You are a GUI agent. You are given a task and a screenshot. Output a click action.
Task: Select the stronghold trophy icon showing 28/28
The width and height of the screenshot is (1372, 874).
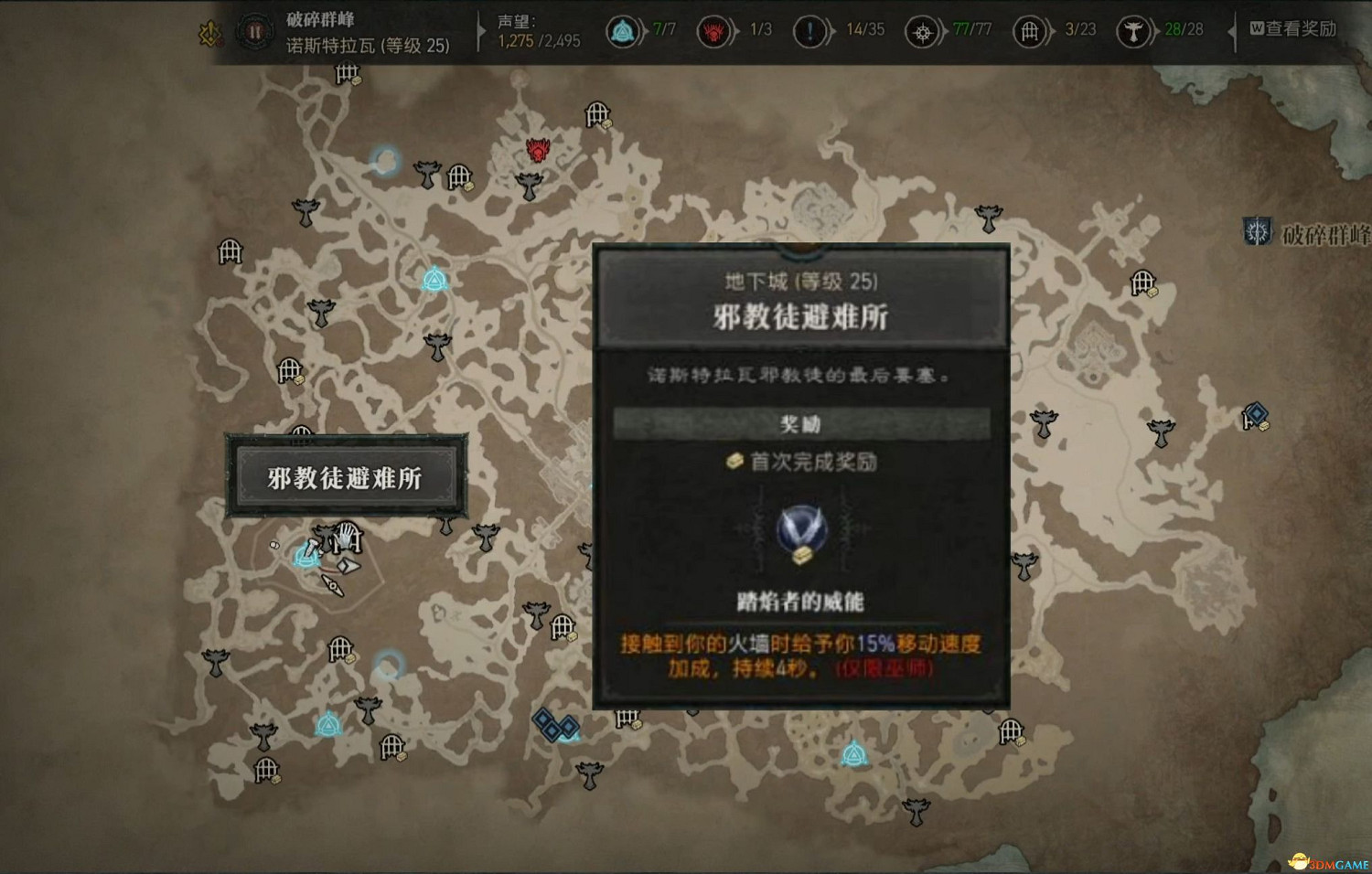point(1136,30)
